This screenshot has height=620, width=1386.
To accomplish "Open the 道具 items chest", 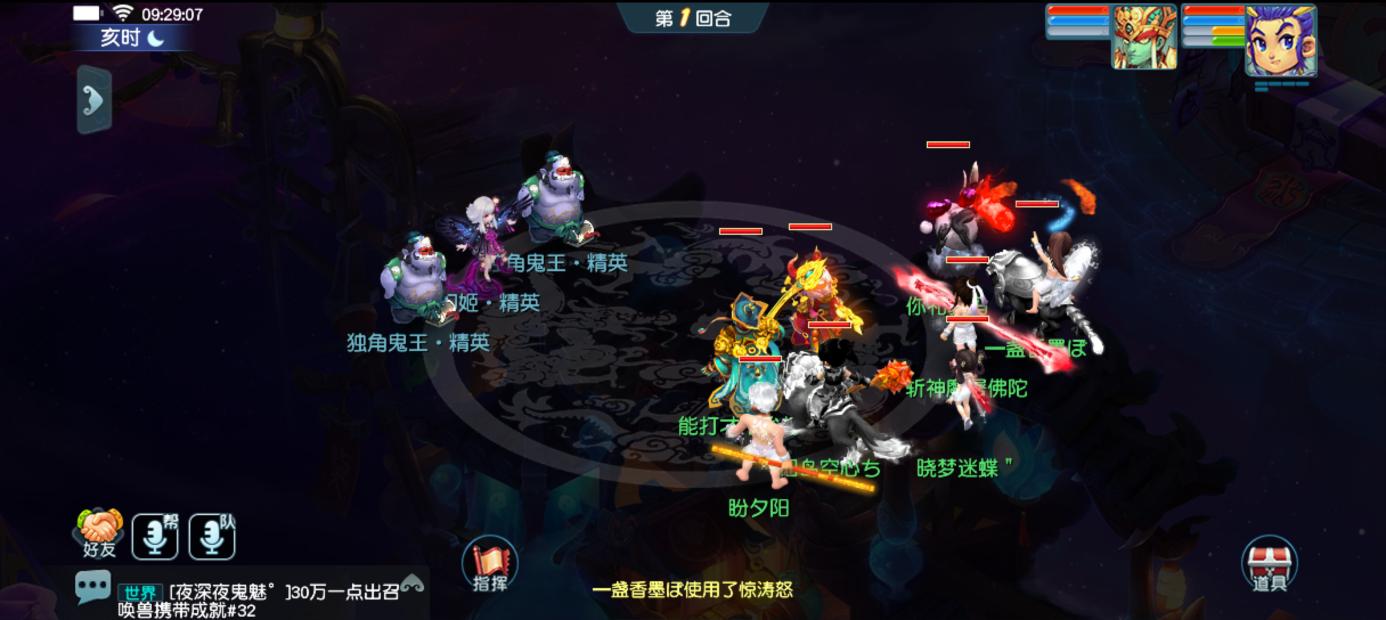I will pyautogui.click(x=1269, y=564).
